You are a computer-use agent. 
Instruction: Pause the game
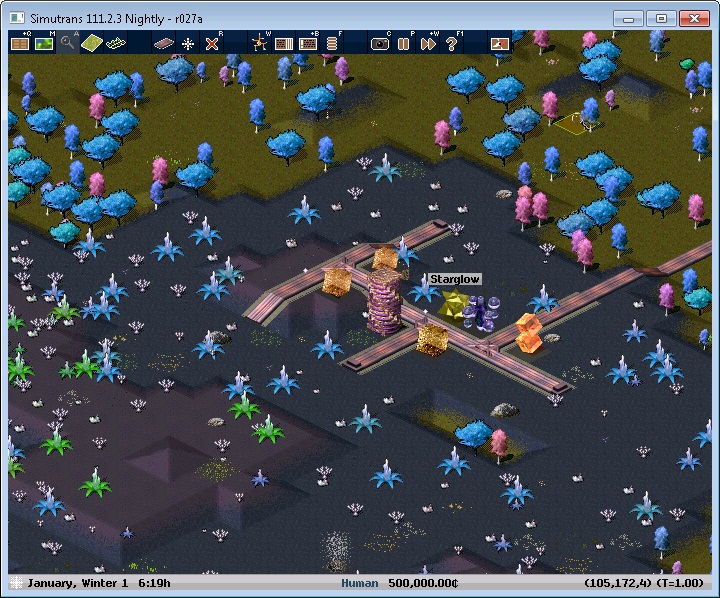[x=404, y=43]
